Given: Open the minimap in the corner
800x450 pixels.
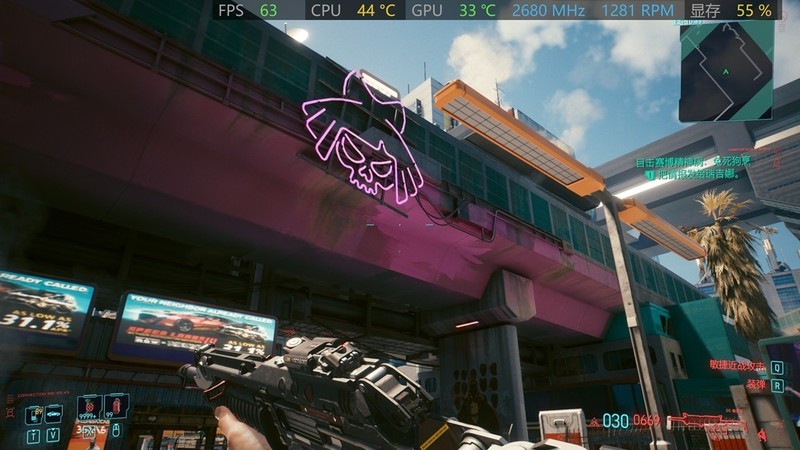Looking at the screenshot, I should pos(726,71).
